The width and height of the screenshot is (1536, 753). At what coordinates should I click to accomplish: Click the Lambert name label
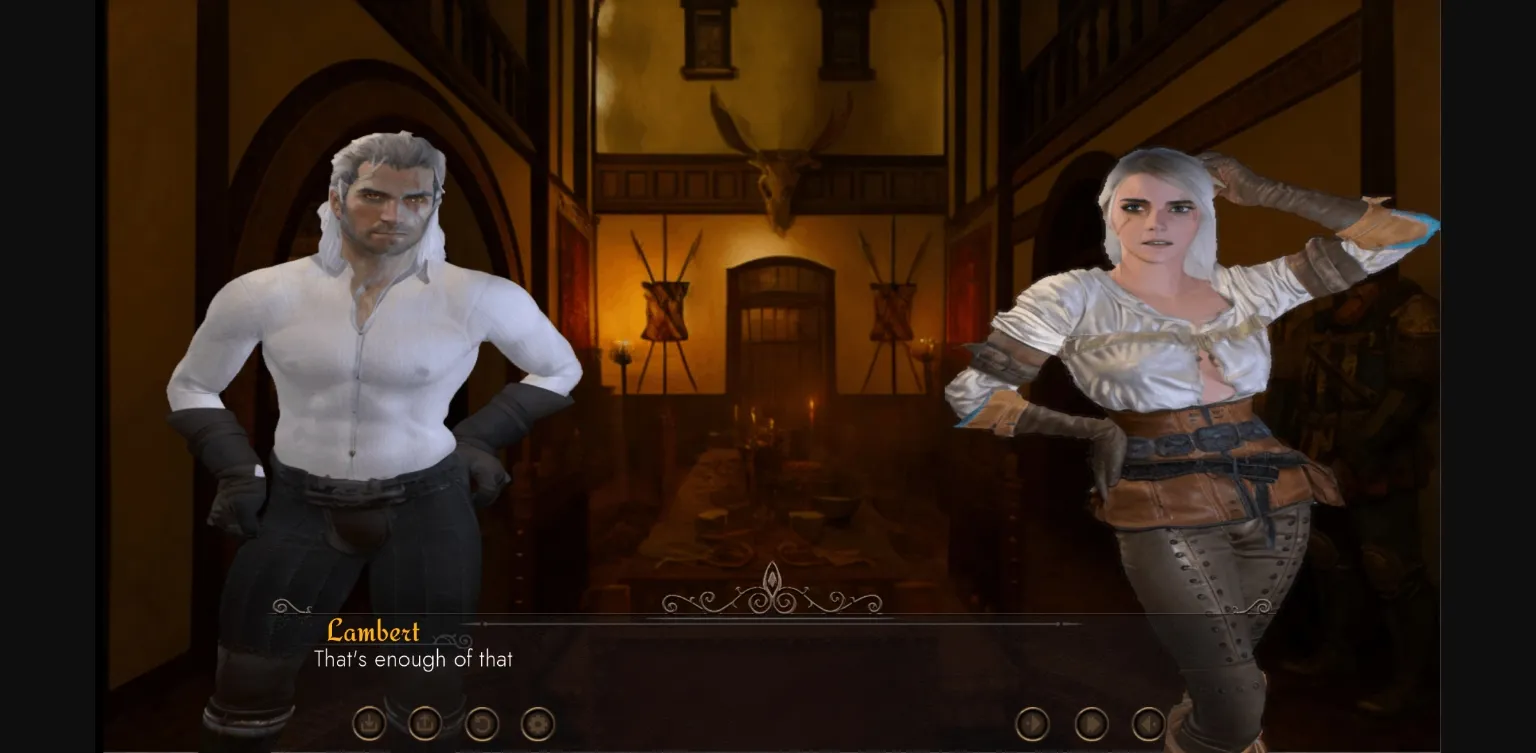pos(373,633)
